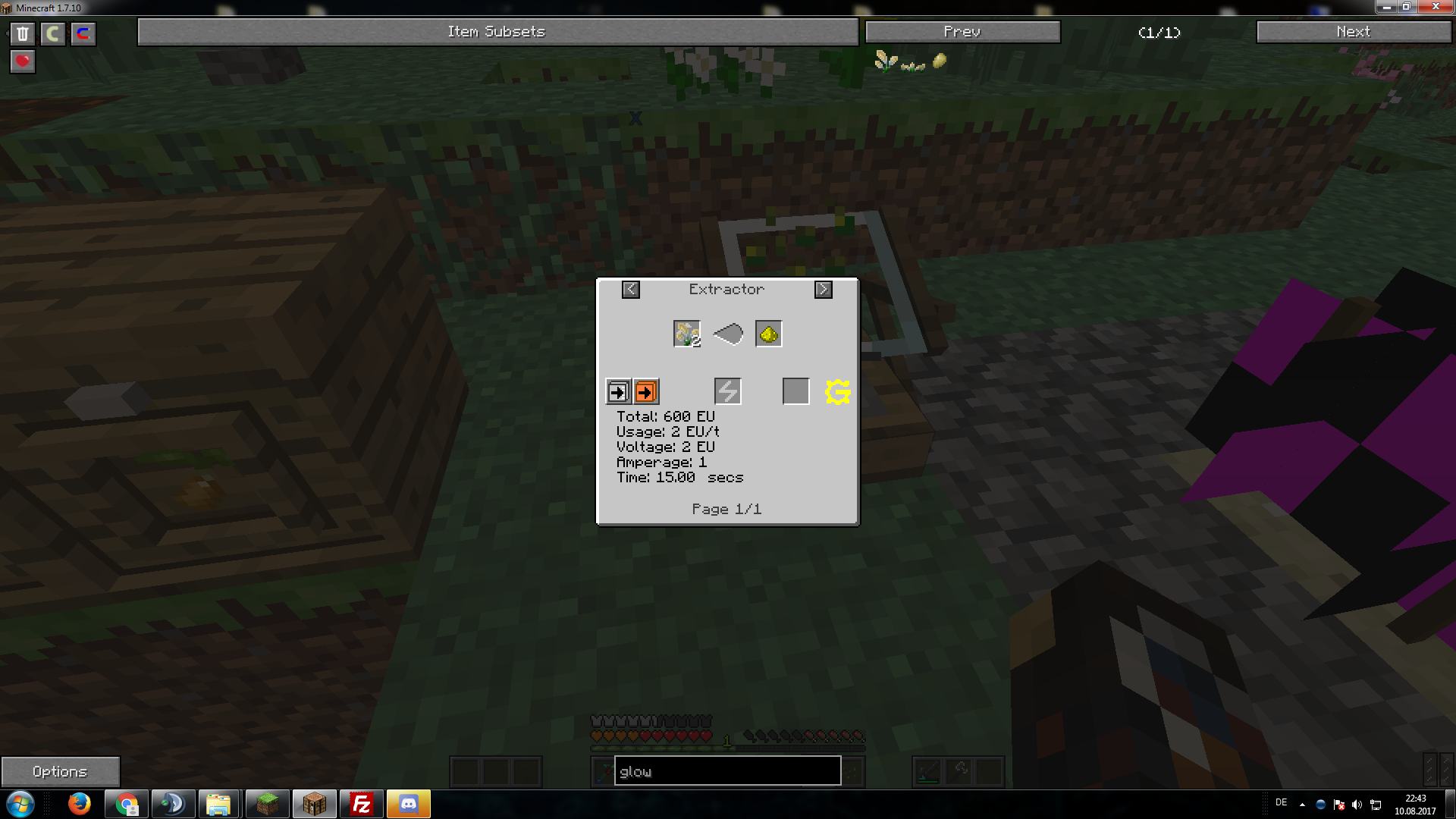Click the heart heal icon
1456x819 pixels.
coord(22,61)
